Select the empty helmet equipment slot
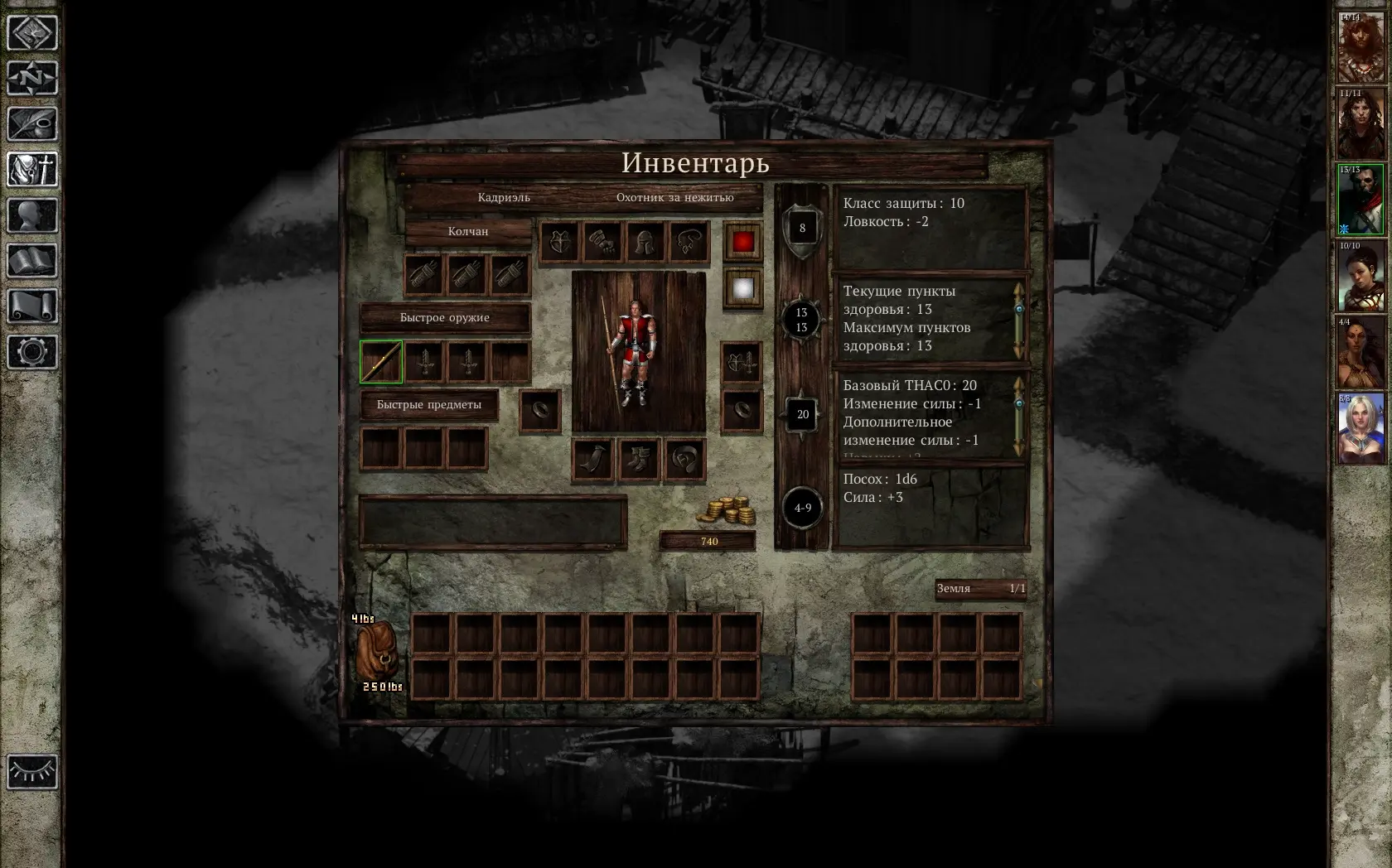This screenshot has width=1392, height=868. pyautogui.click(x=645, y=243)
